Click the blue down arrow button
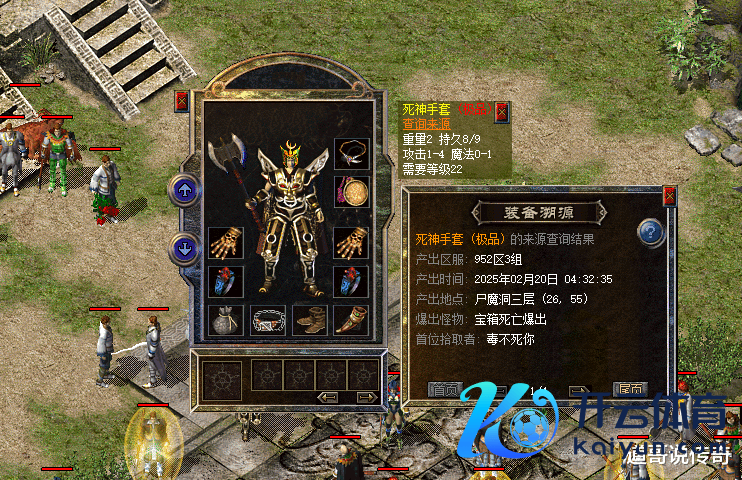The width and height of the screenshot is (742, 480). 184,245
